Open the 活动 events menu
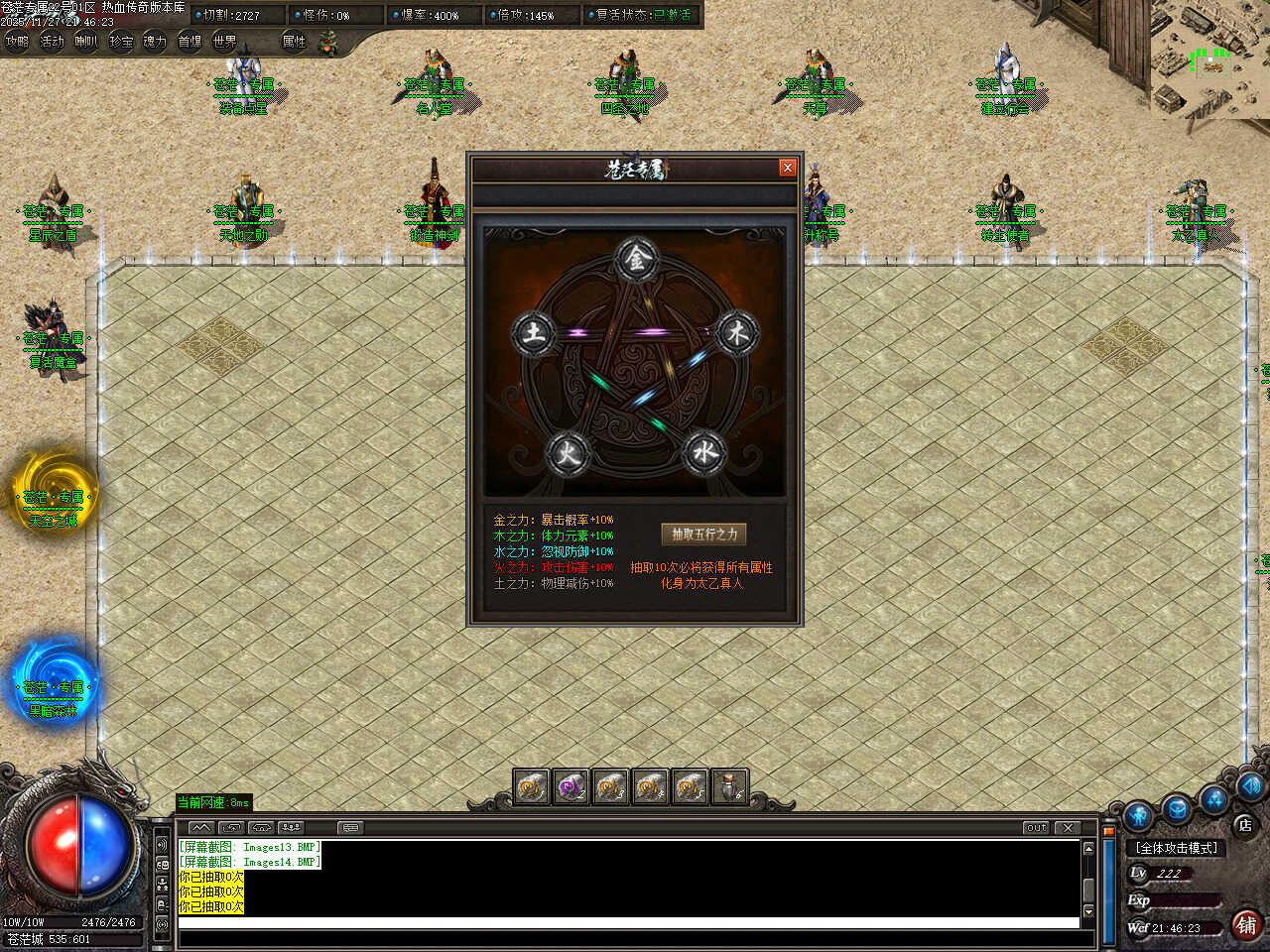 tap(52, 42)
